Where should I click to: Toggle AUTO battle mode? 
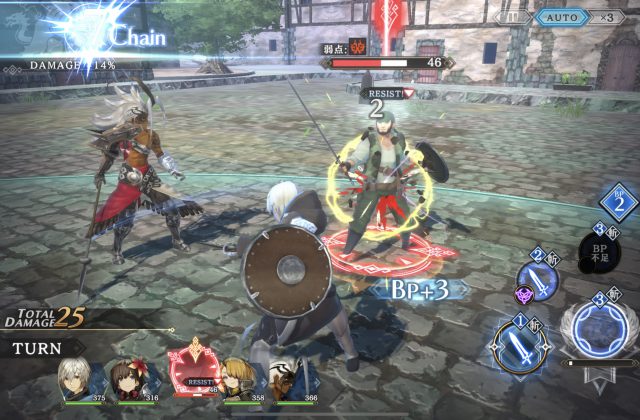coord(562,17)
